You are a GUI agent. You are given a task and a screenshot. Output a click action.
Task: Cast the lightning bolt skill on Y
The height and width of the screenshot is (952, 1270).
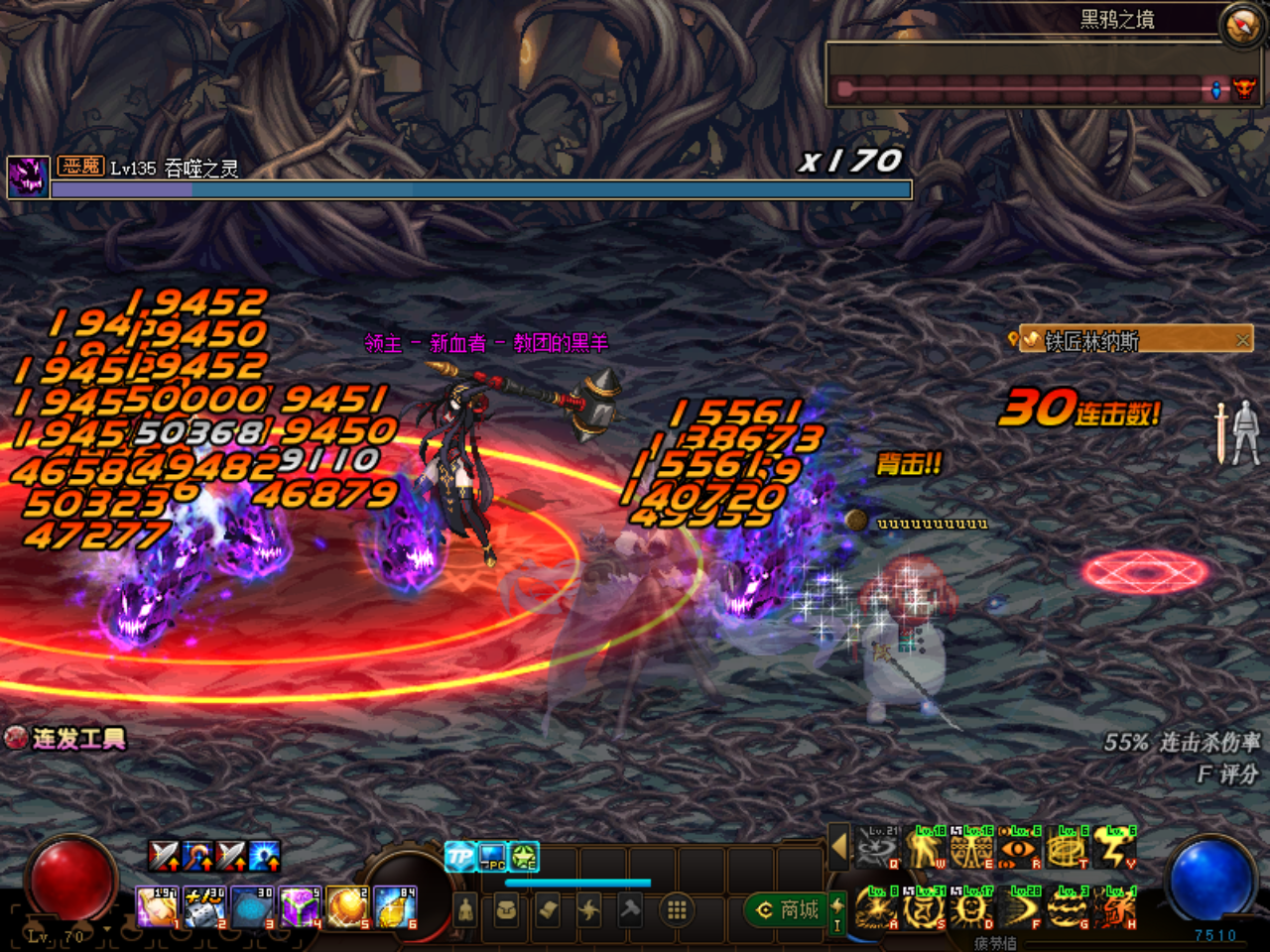point(1114,850)
